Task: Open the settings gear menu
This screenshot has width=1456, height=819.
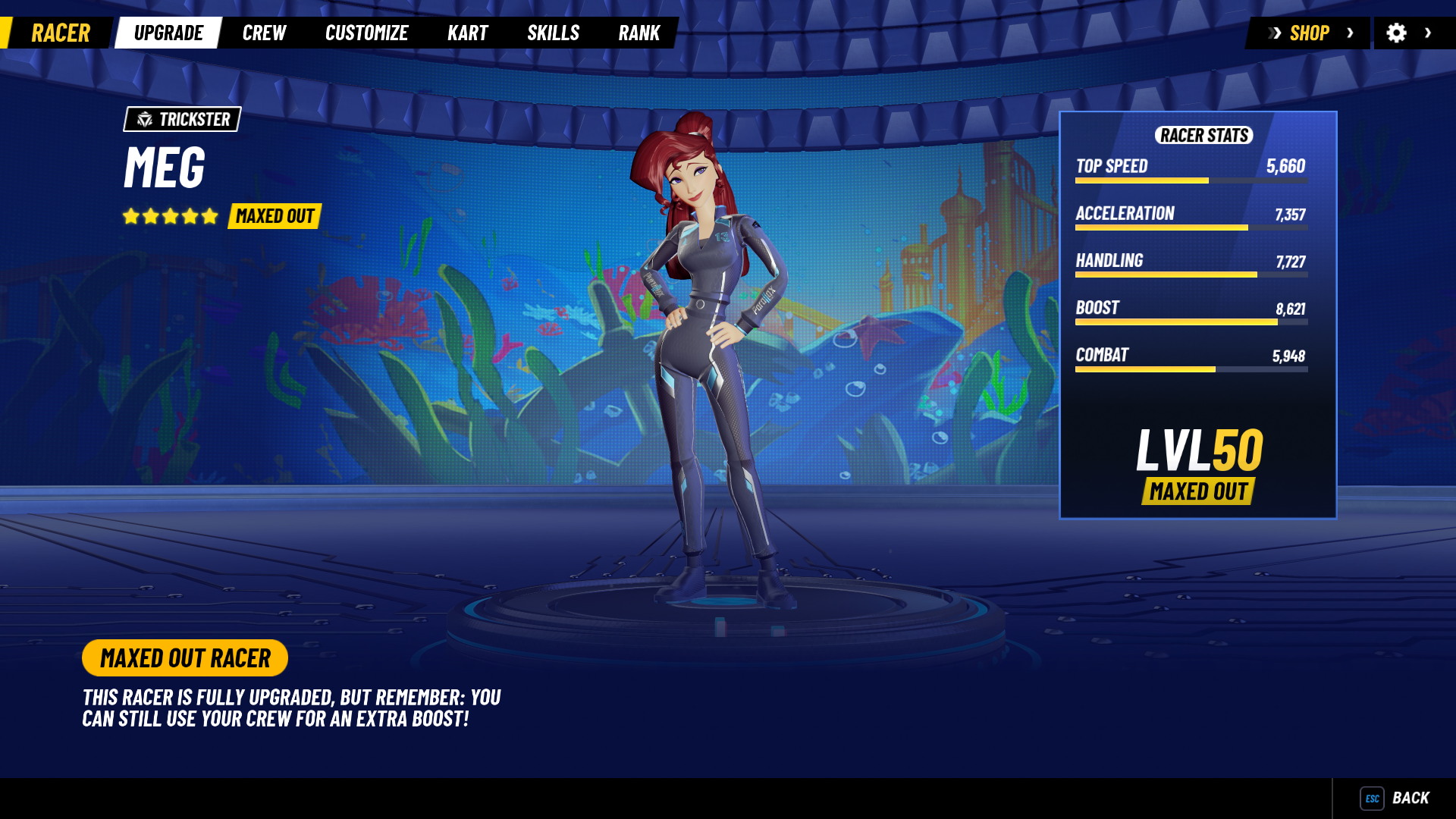Action: pos(1398,33)
